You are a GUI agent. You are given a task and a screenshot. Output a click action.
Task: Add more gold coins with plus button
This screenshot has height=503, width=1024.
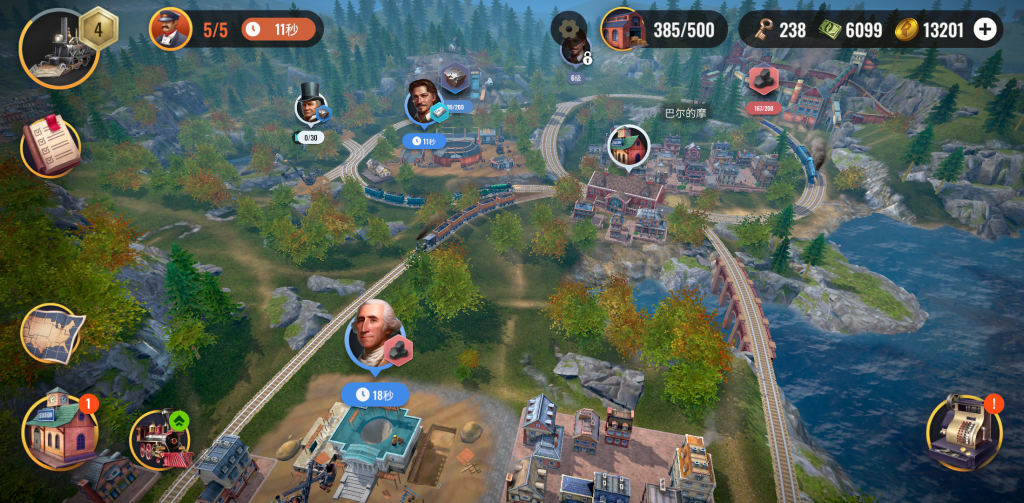985,29
